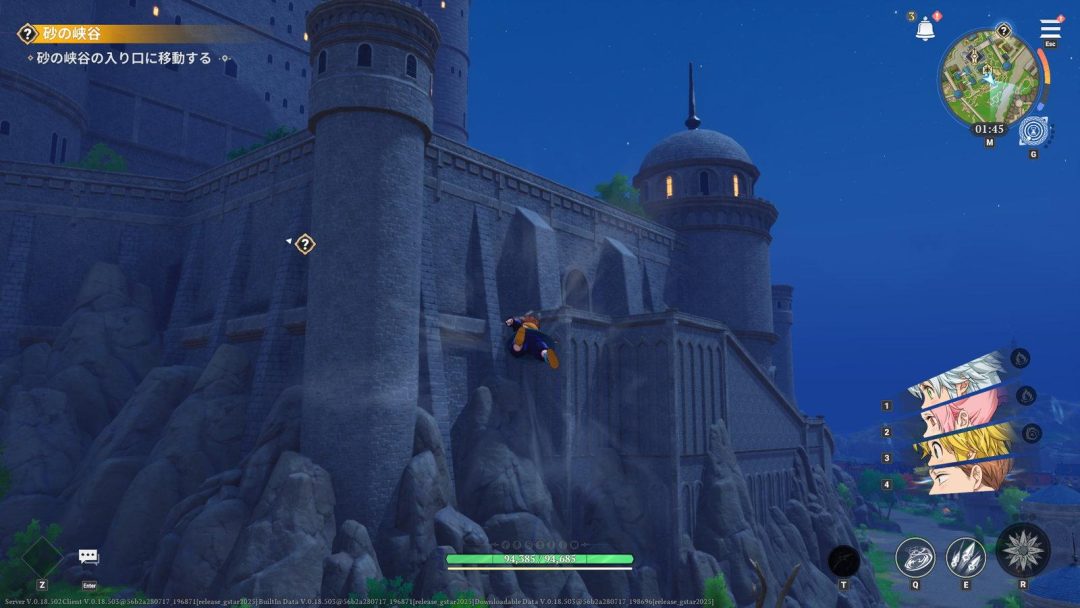This screenshot has height=608, width=1080.
Task: Open the notification bell
Action: [925, 28]
